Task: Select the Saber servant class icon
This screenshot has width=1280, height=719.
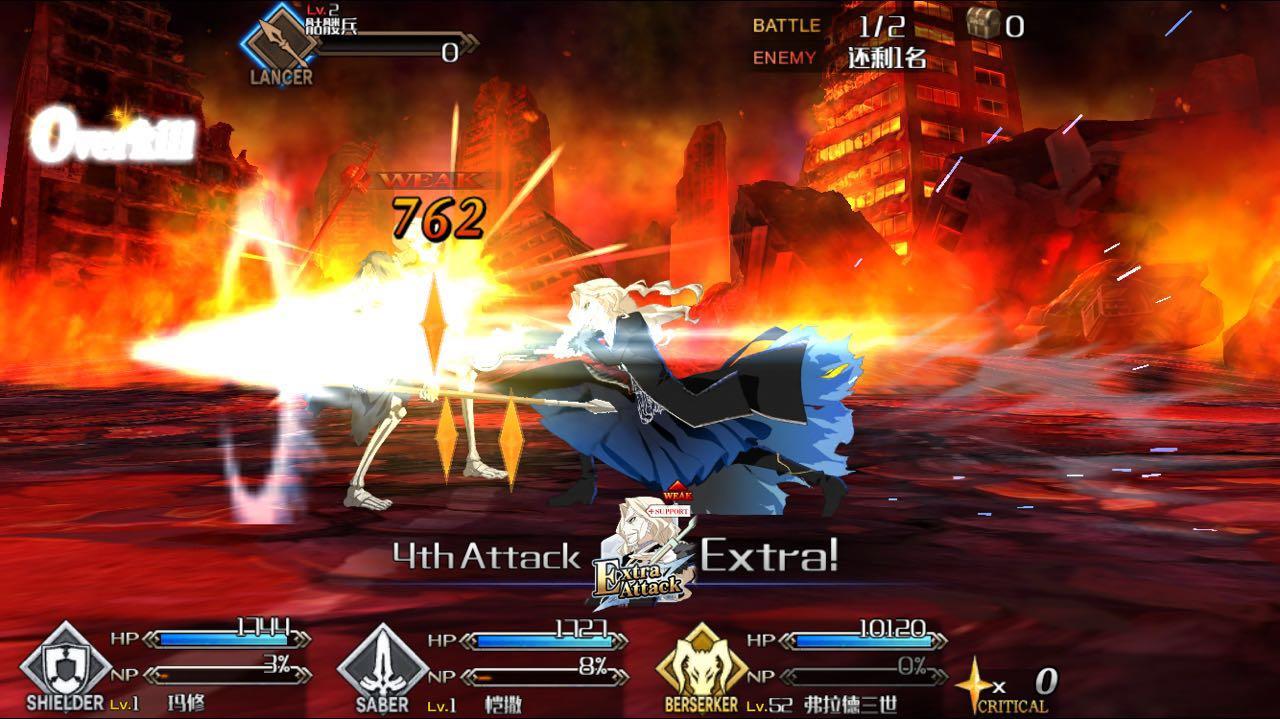Action: click(382, 663)
